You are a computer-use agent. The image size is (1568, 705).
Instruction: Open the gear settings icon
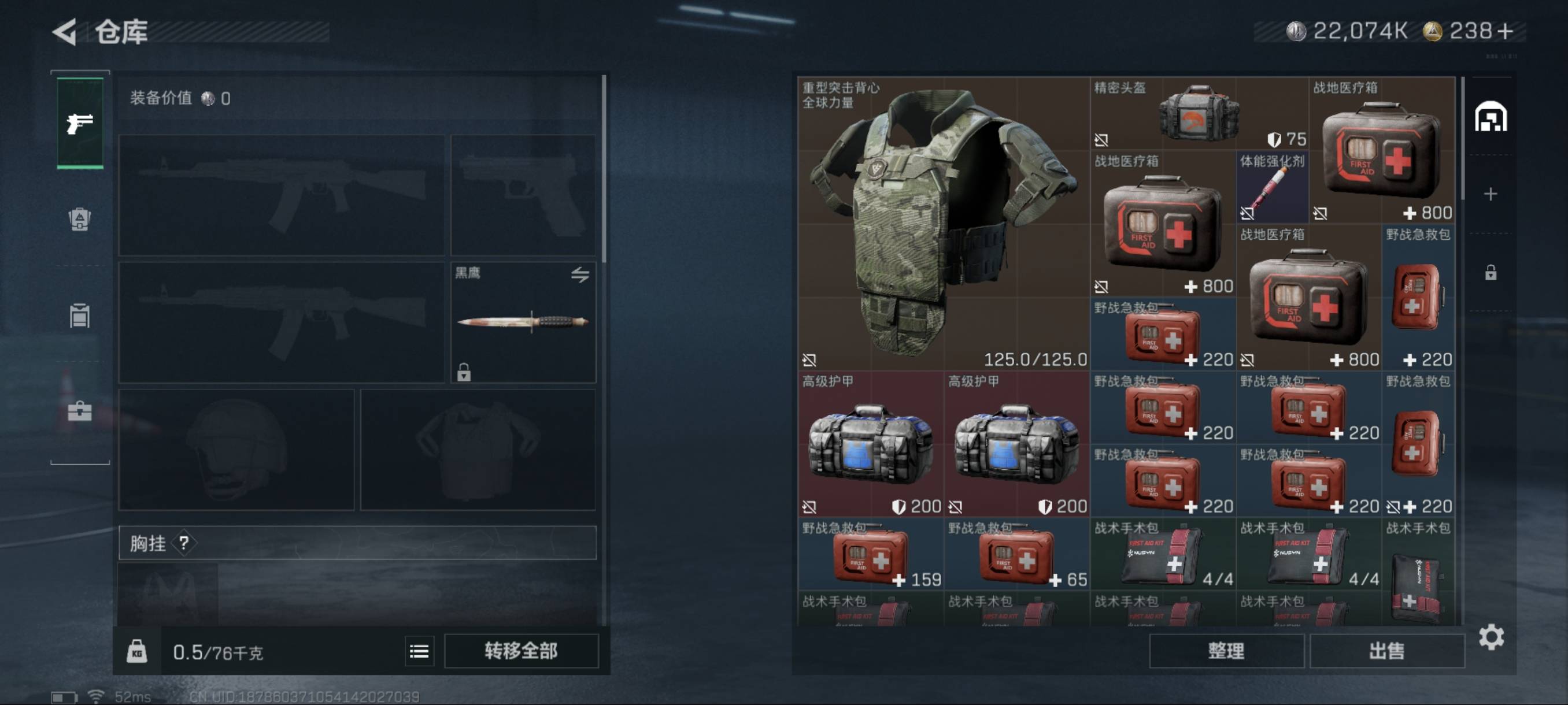[x=1491, y=637]
